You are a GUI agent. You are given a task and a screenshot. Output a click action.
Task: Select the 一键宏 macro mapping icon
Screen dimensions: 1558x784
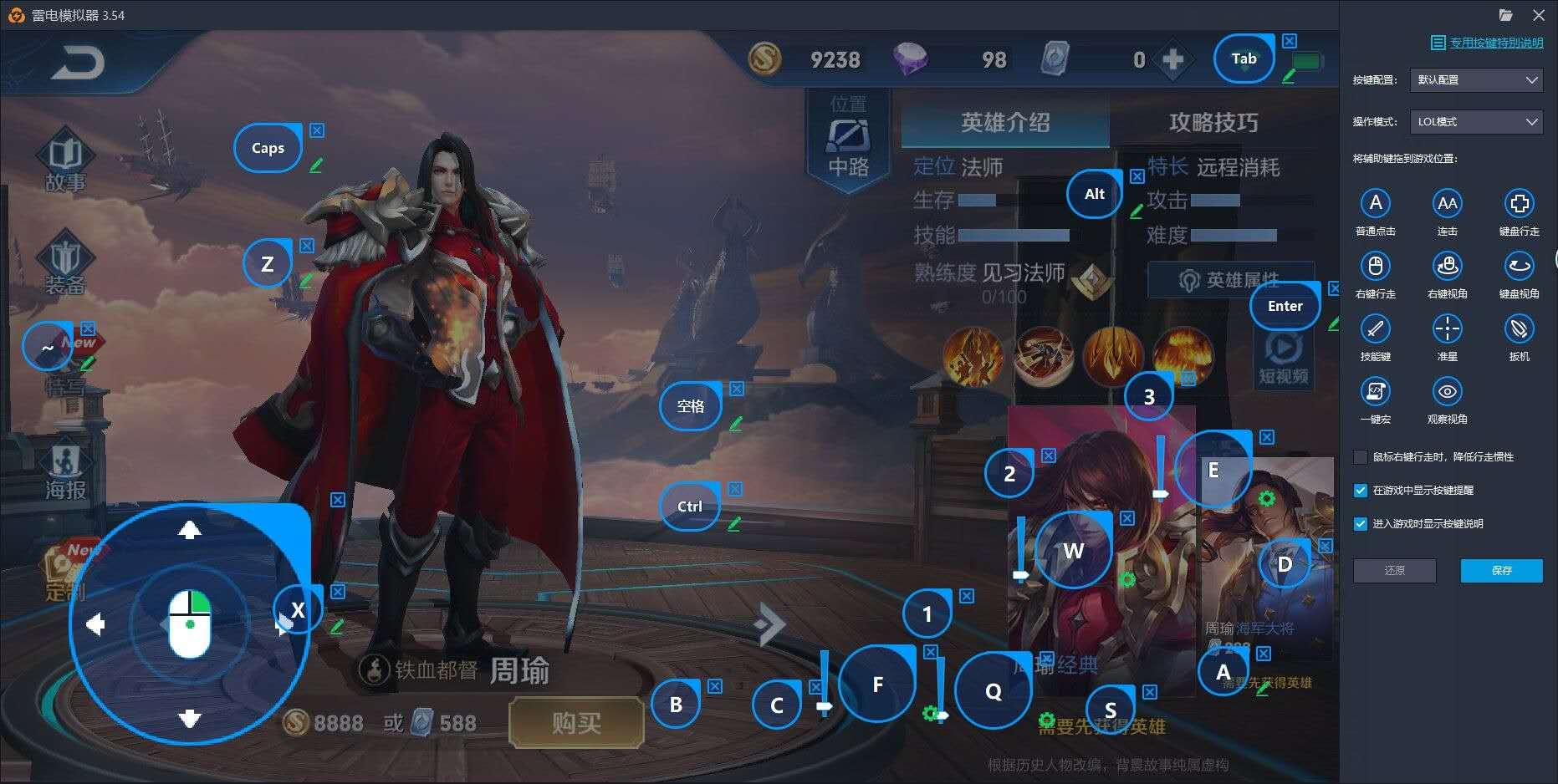click(x=1377, y=392)
